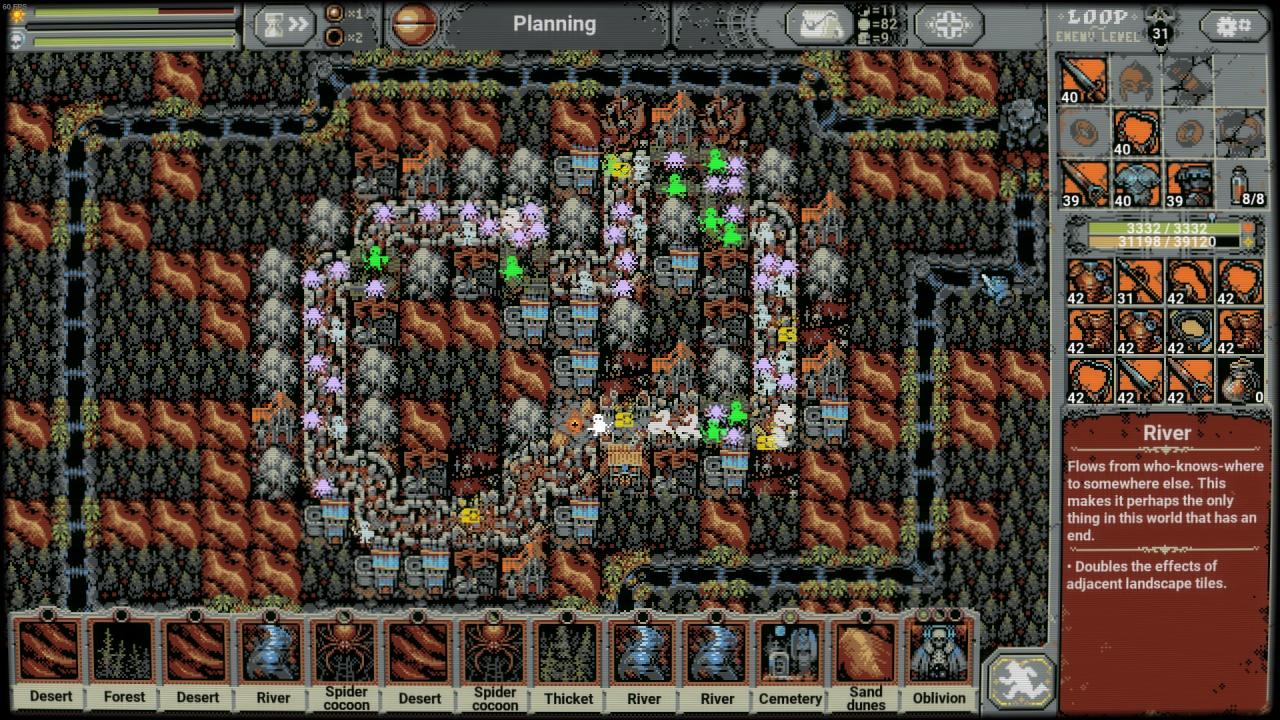Click the loot sack inventory slot showing 0
Screen dimensions: 1280x720
point(1241,381)
